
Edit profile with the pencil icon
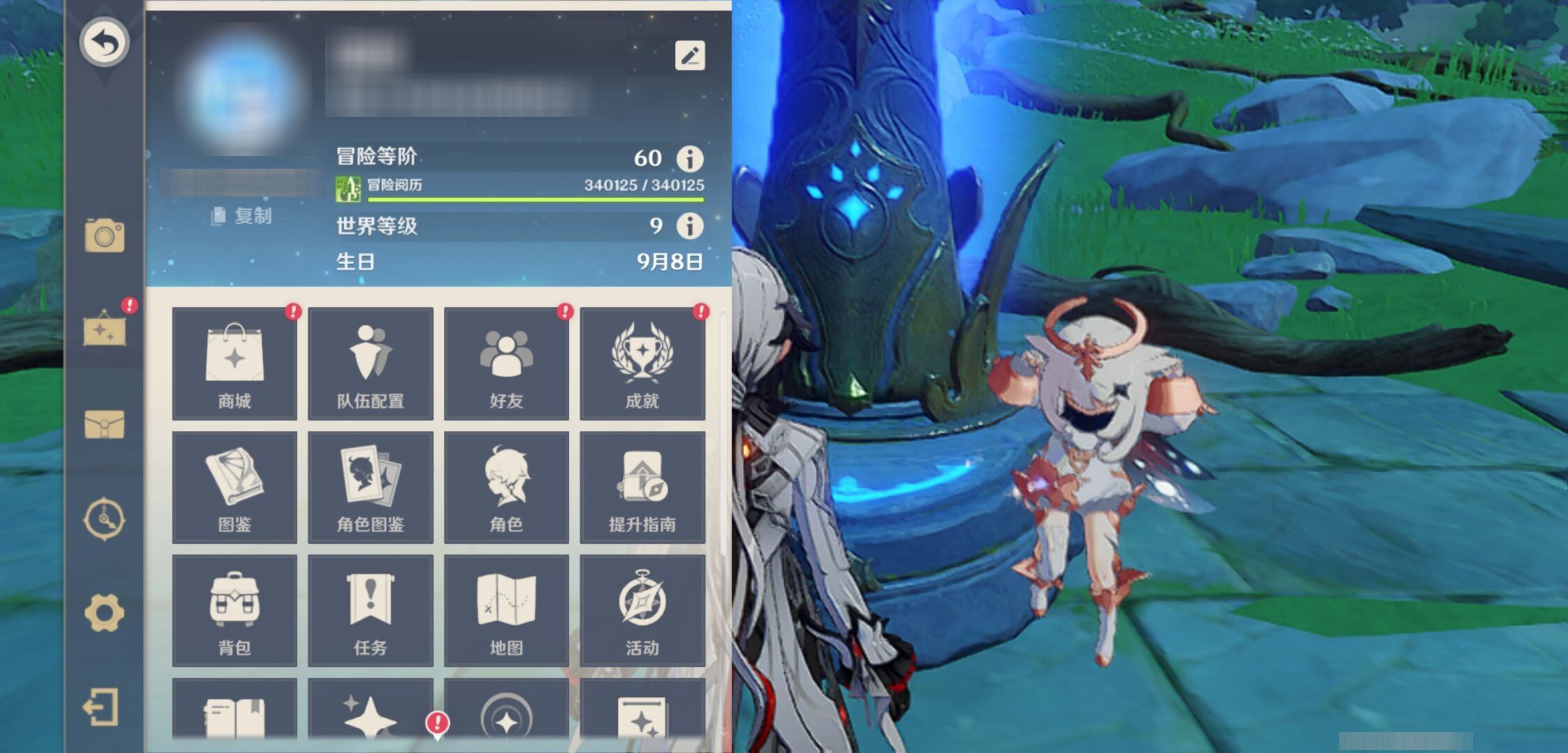click(690, 56)
